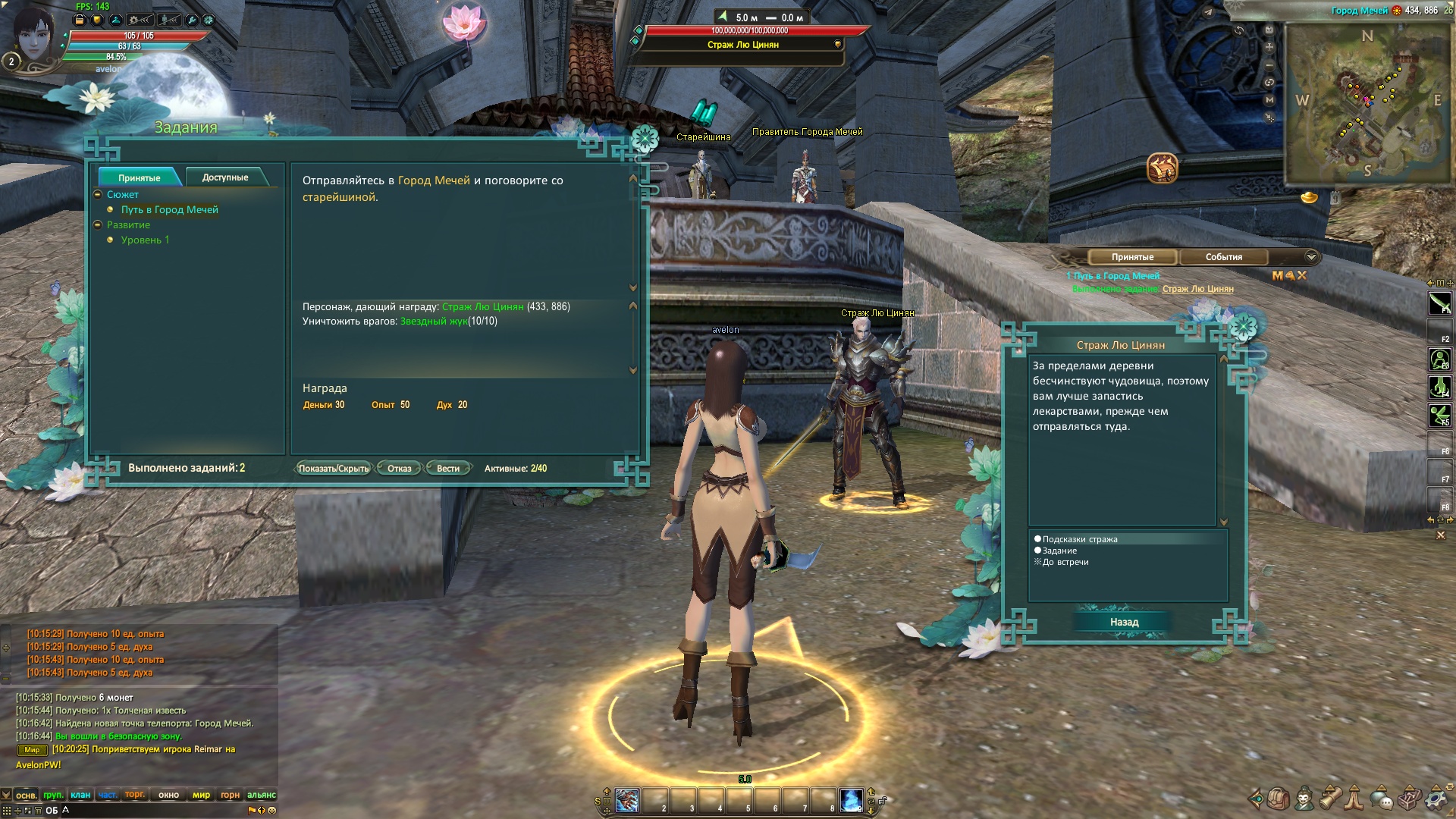Select the quest Путь в Город Мечей
Viewport: 1456px width, 819px height.
click(x=169, y=210)
